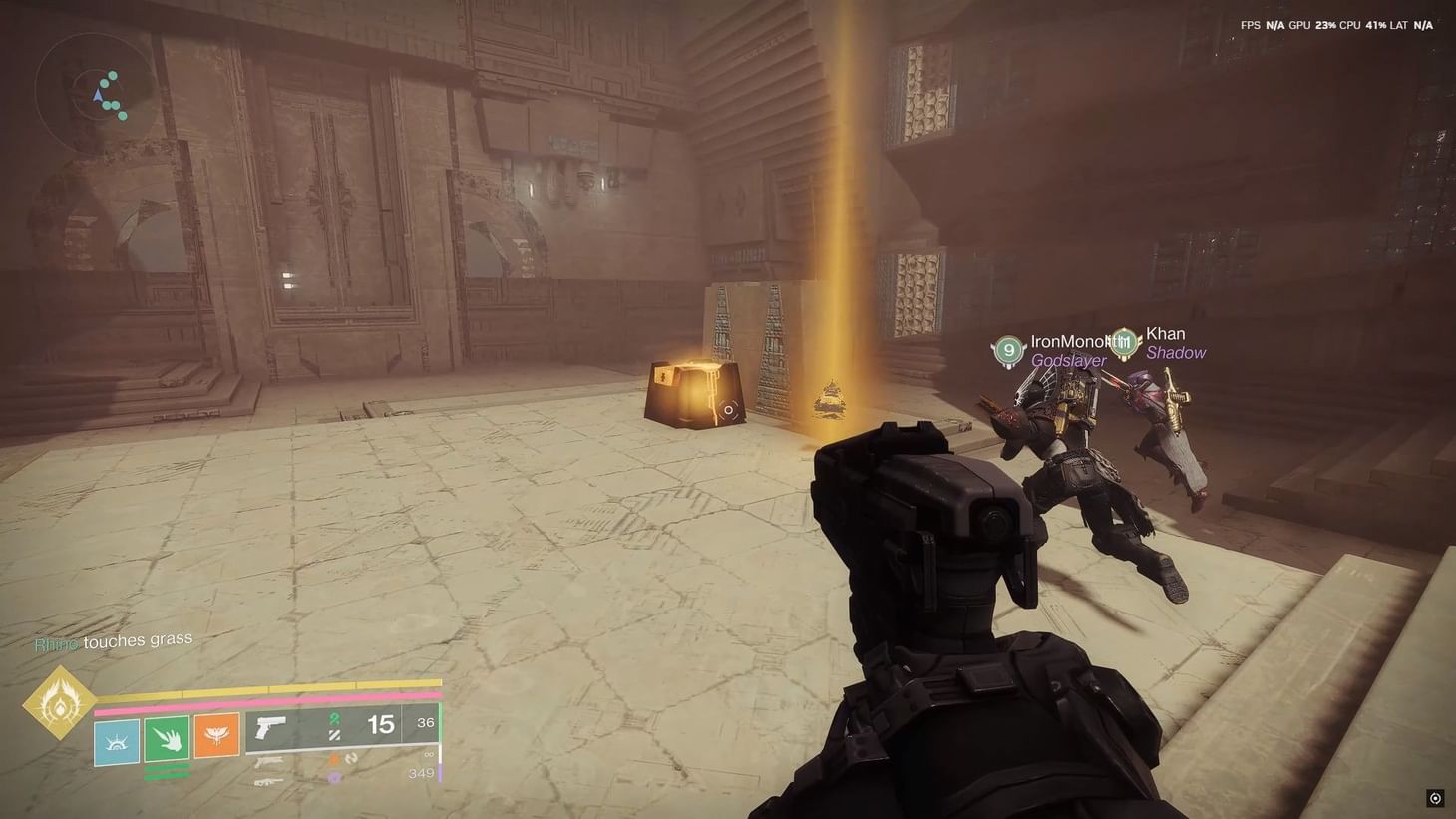This screenshot has width=1456, height=819.
Task: Open the overlay icon in bottom-right corner
Action: (1436, 798)
